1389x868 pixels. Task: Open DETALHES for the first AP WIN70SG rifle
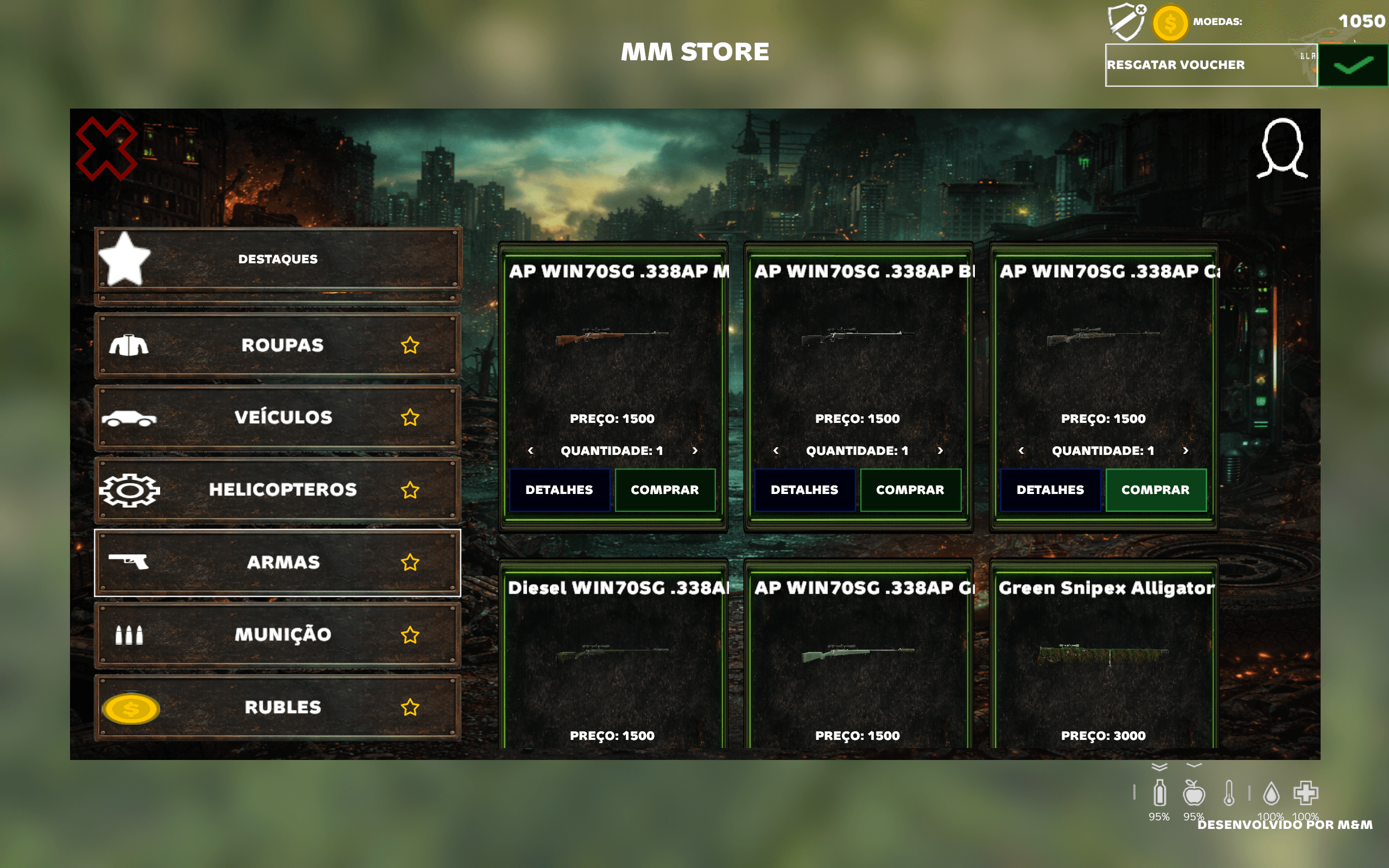coord(559,490)
